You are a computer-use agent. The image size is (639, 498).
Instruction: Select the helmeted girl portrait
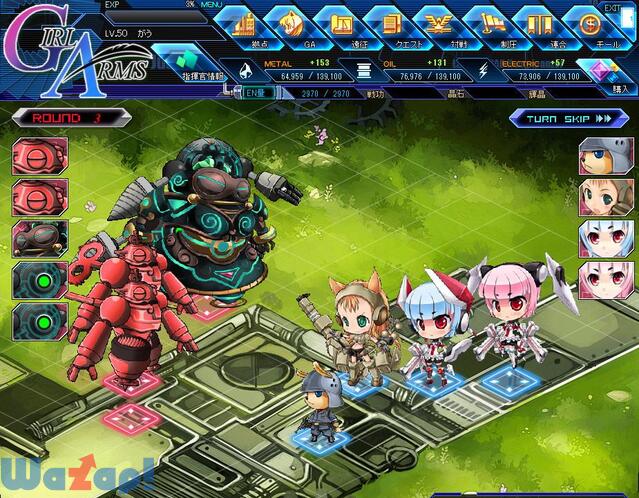[x=606, y=156]
